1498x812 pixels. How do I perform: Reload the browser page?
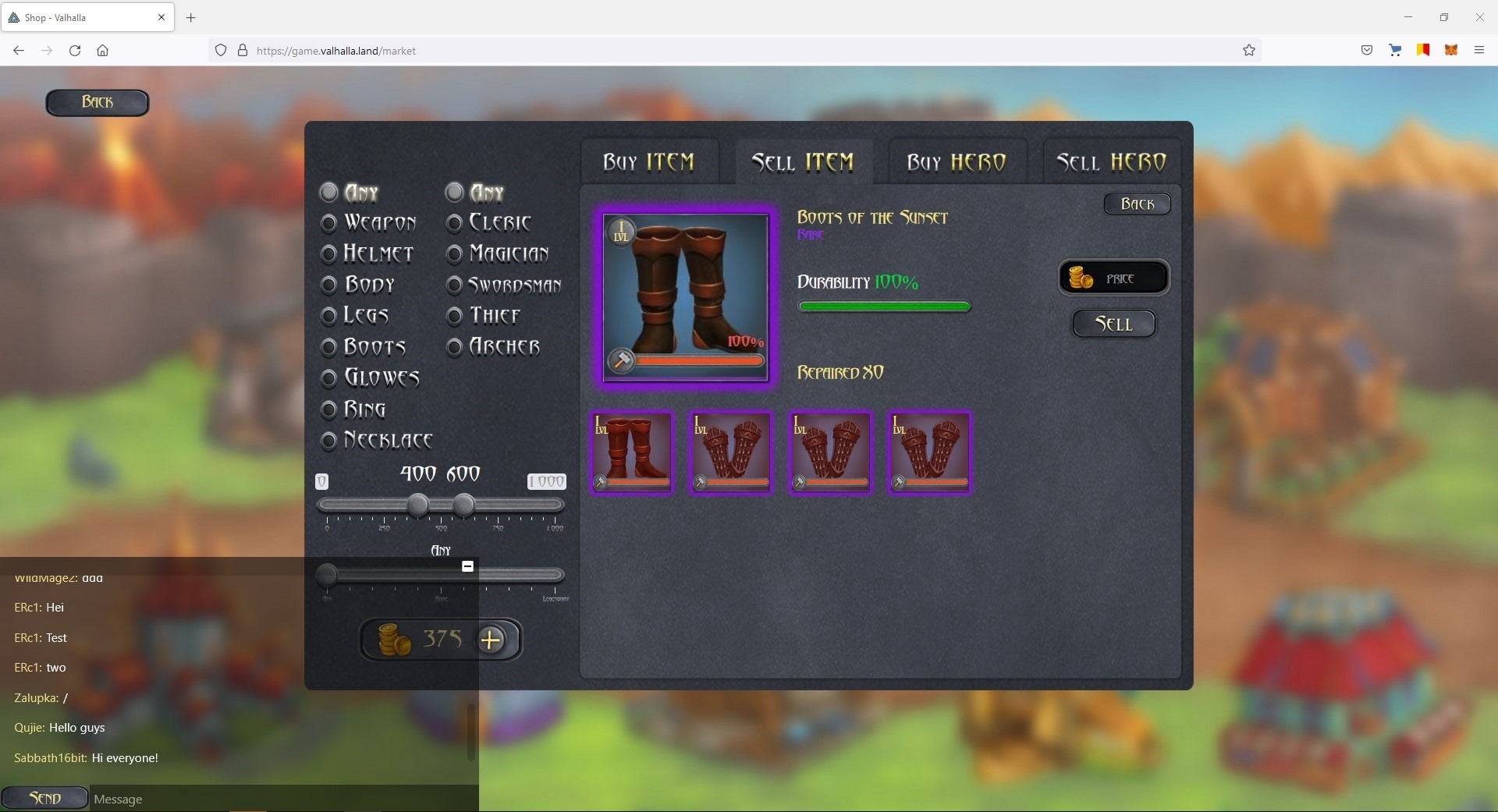point(75,51)
